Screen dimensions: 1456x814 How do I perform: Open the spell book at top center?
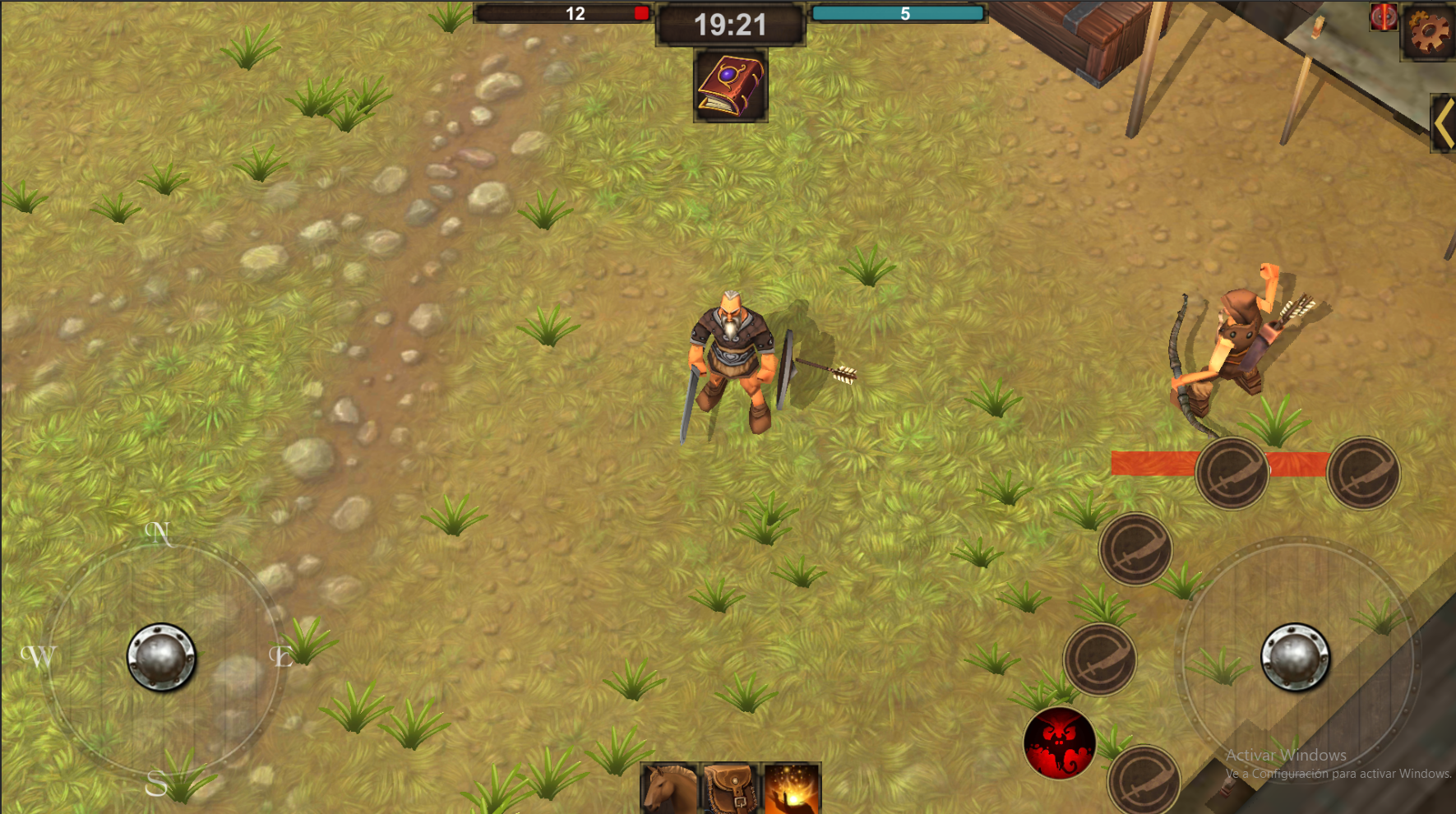coord(730,85)
